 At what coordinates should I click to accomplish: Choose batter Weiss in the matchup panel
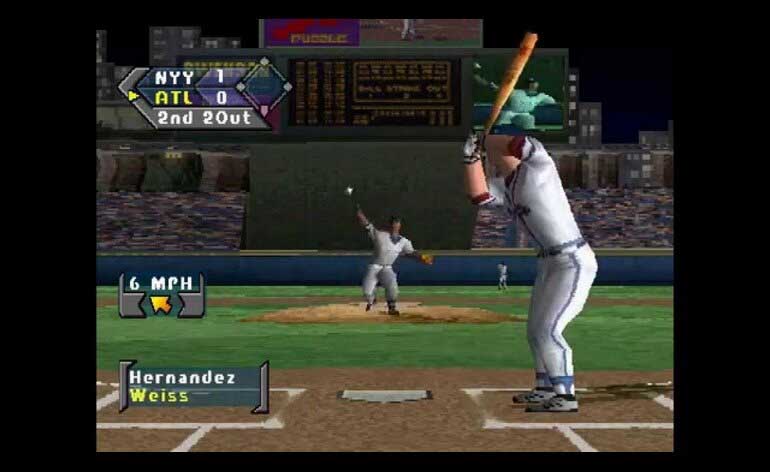click(x=160, y=396)
